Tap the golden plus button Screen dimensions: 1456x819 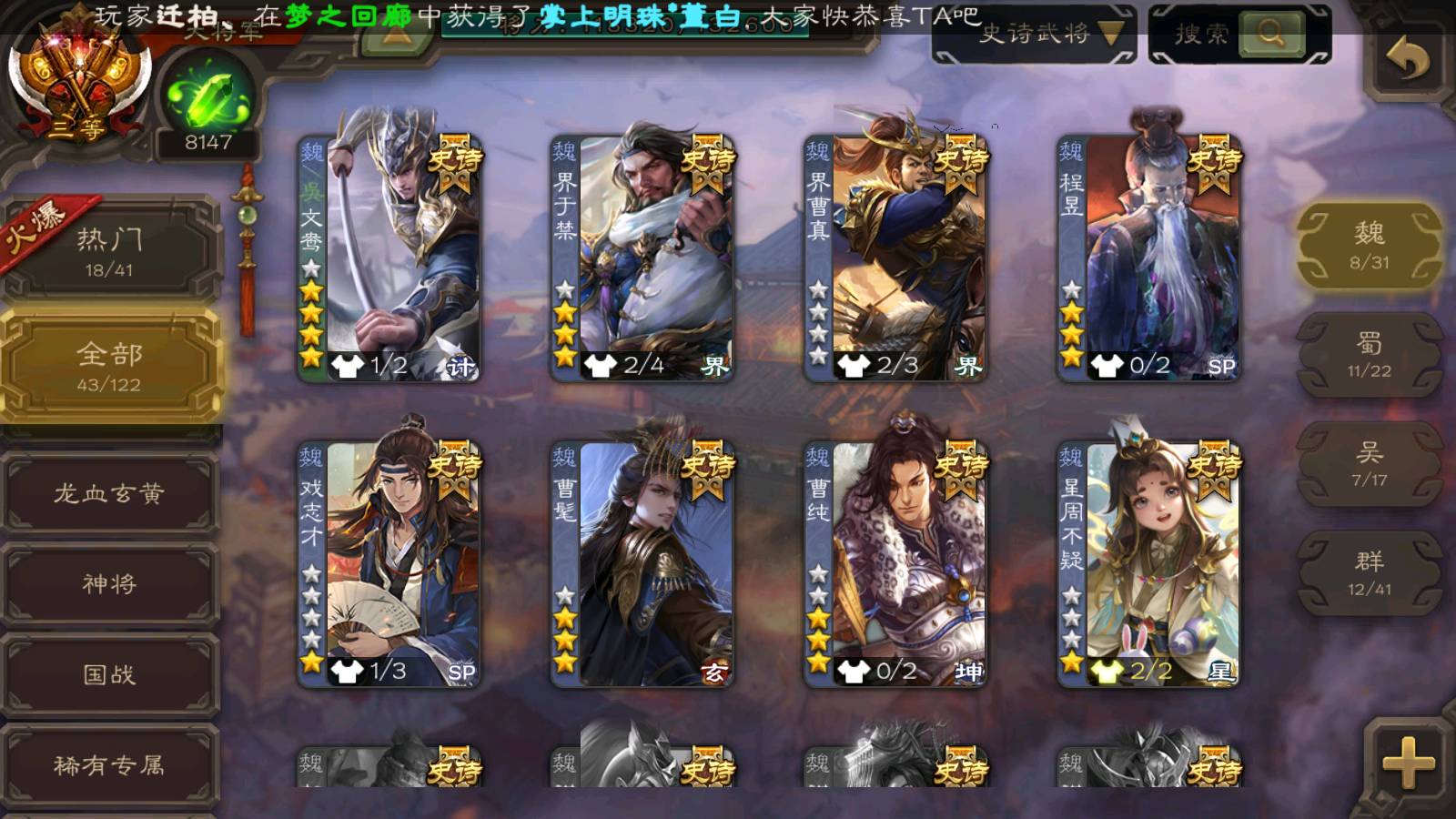(1407, 763)
